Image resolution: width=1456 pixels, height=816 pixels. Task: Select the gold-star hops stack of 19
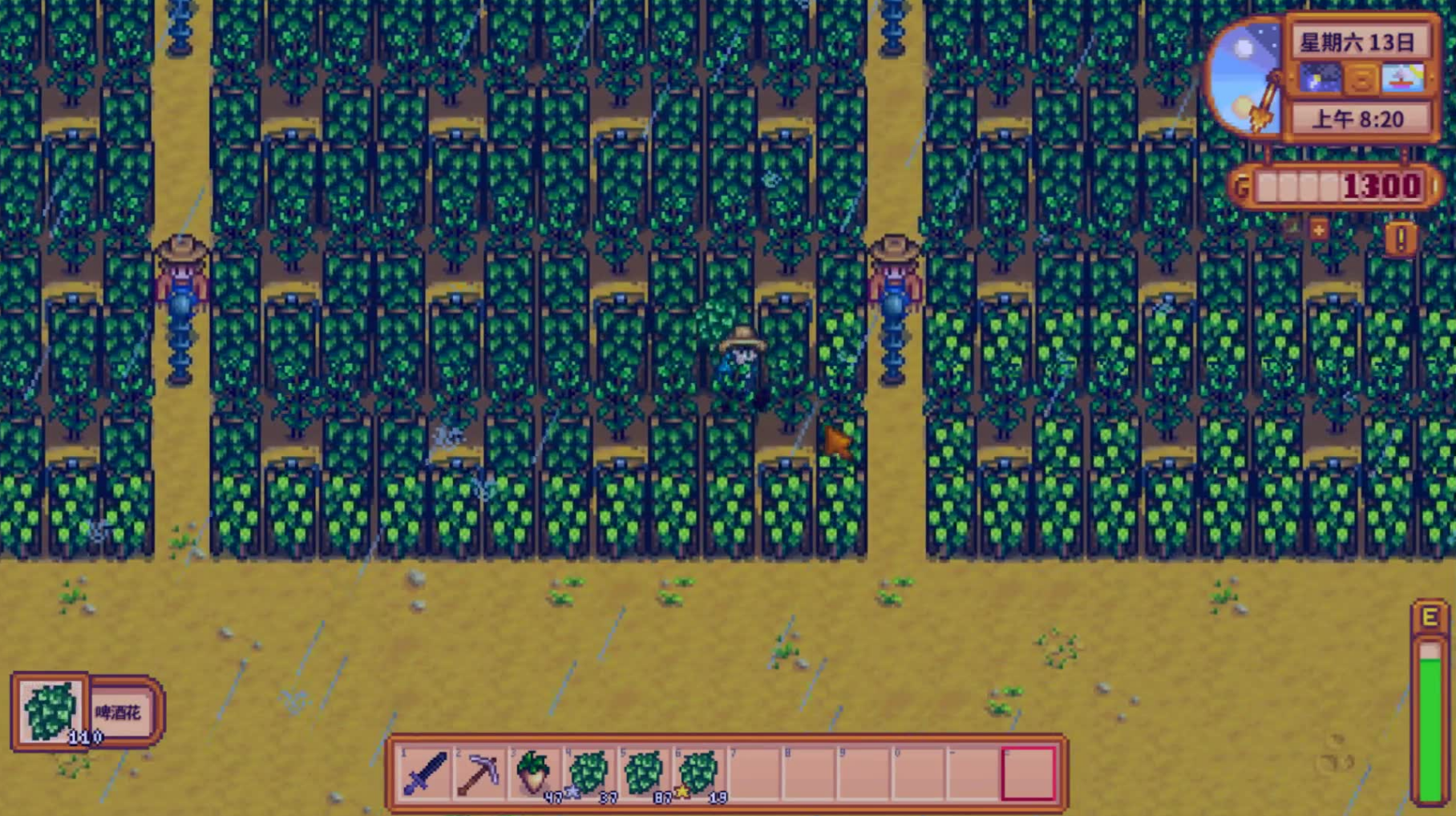[698, 773]
